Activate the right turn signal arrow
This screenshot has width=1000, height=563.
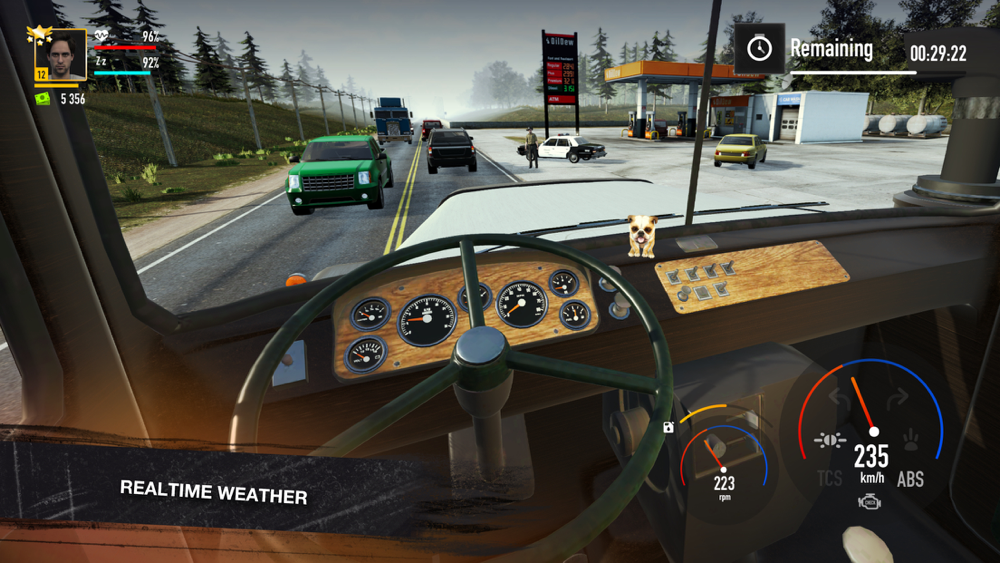pos(897,399)
